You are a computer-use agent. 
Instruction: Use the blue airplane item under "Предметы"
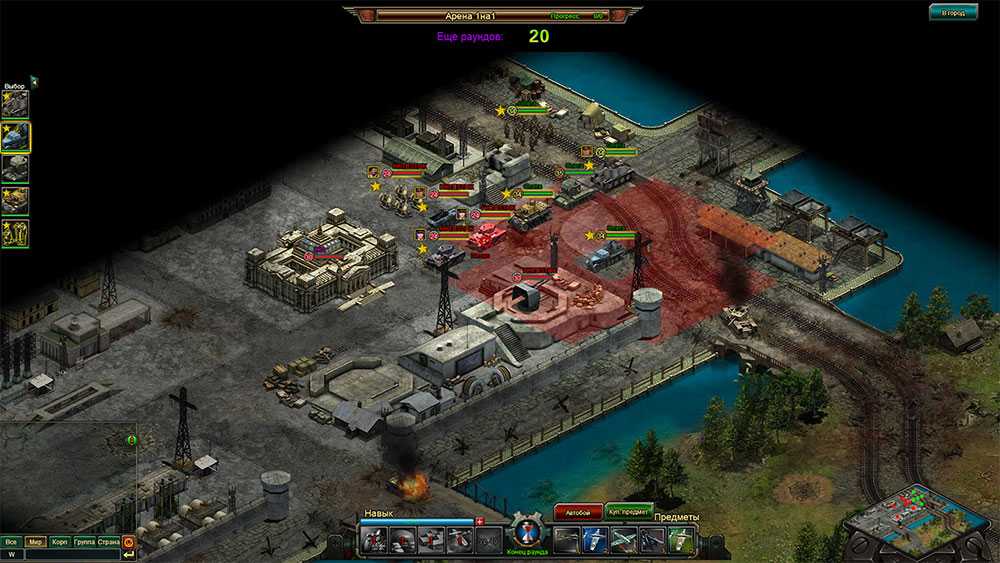pos(595,540)
